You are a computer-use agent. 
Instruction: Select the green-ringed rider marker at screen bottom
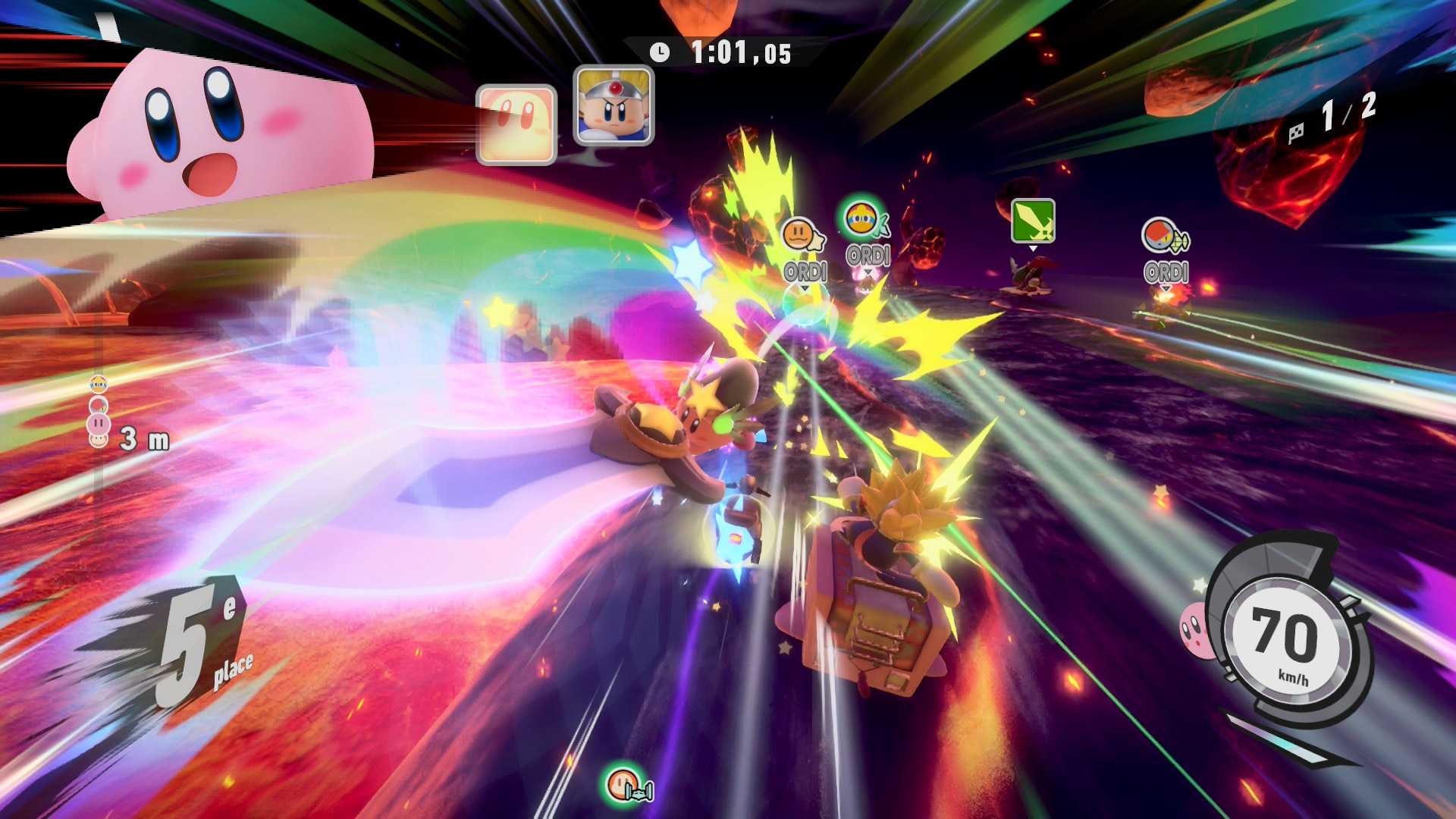point(626,784)
